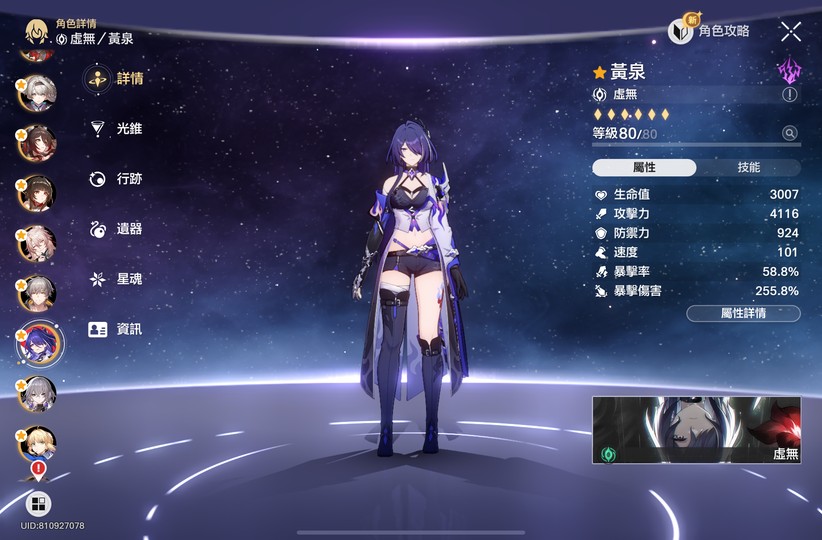Click the magnifier icon beside the level
Viewport: 822px width, 540px height.
790,133
